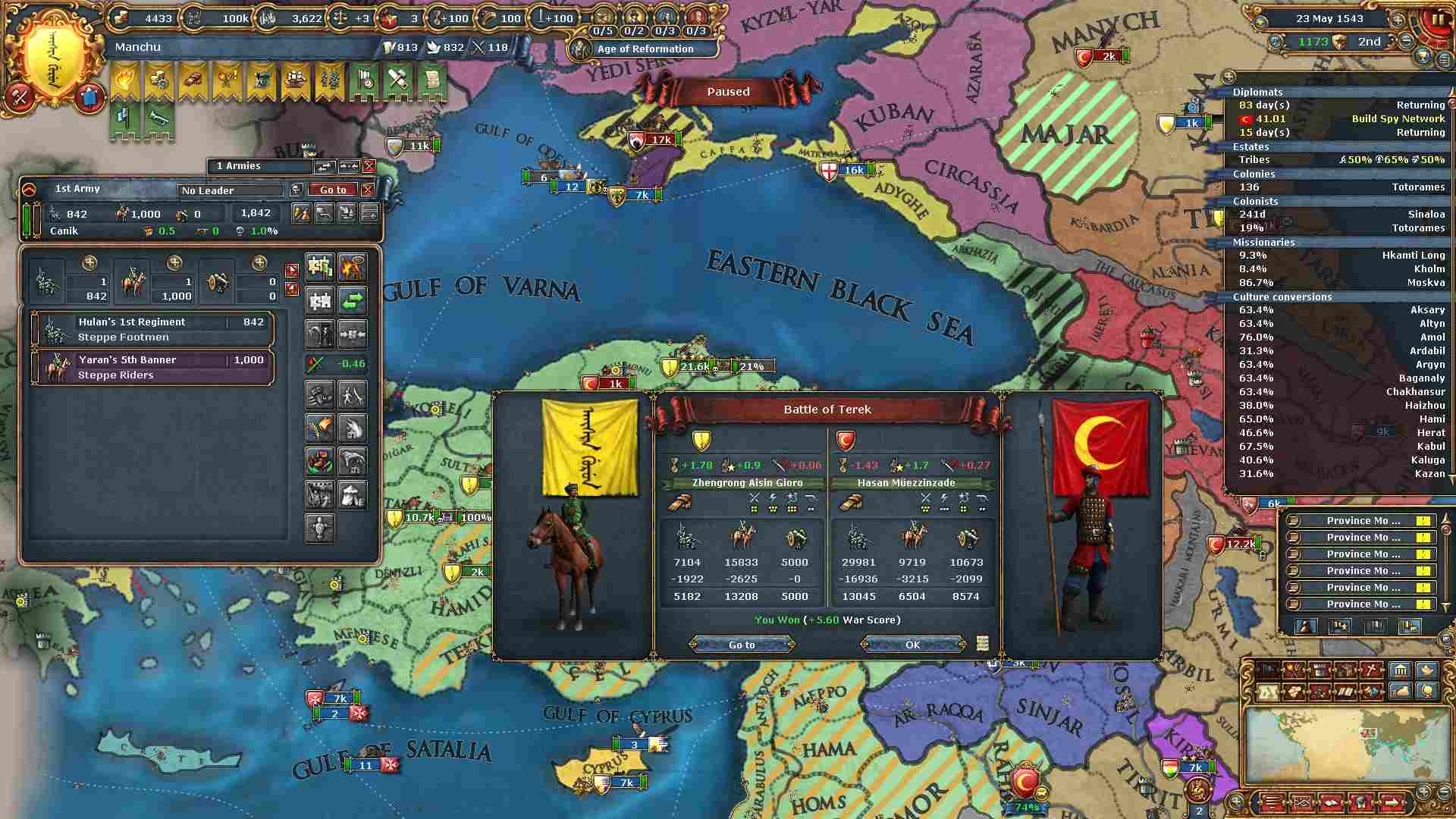Select Hulan's 1st Regiment row
Viewport: 1456px width, 819px height.
(x=152, y=329)
